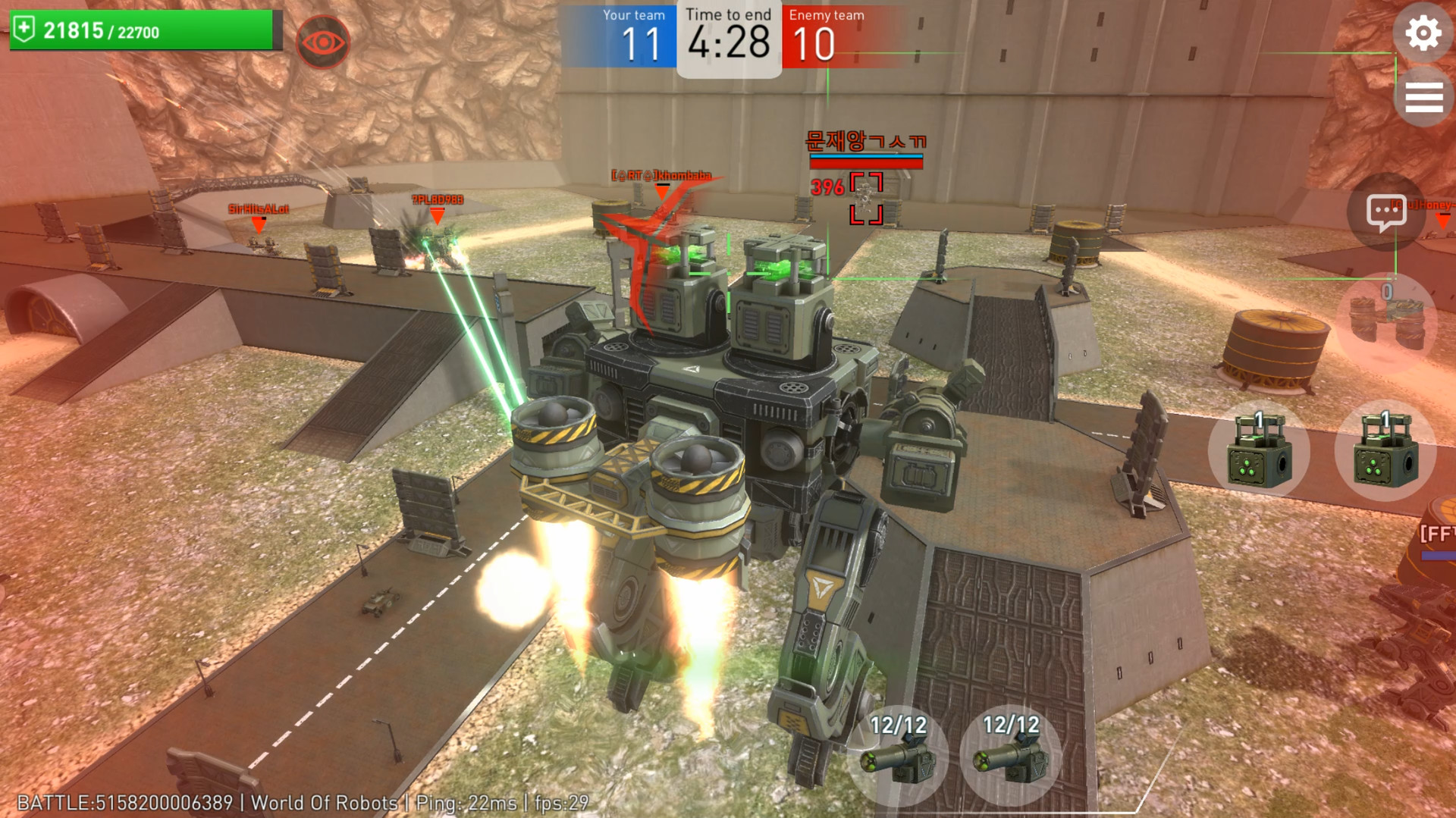Expand the Enemy team score panel
The width and height of the screenshot is (1456, 818).
827,36
